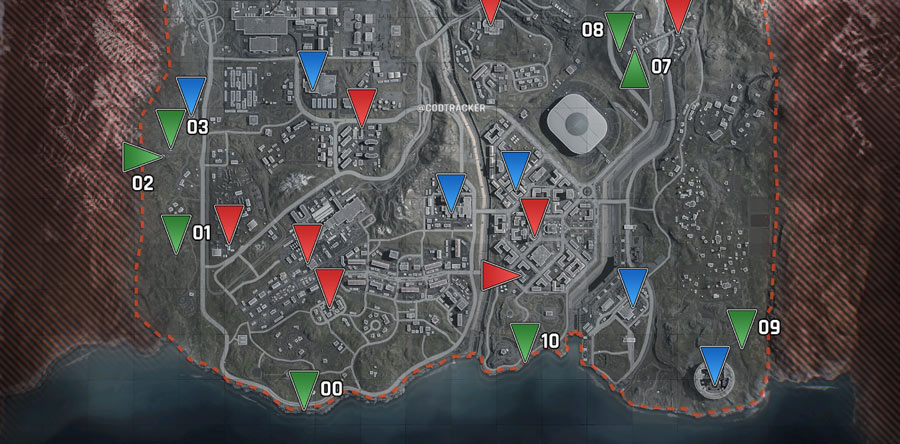900x444 pixels.
Task: Select green marker labeled 00
Action: click(x=303, y=387)
